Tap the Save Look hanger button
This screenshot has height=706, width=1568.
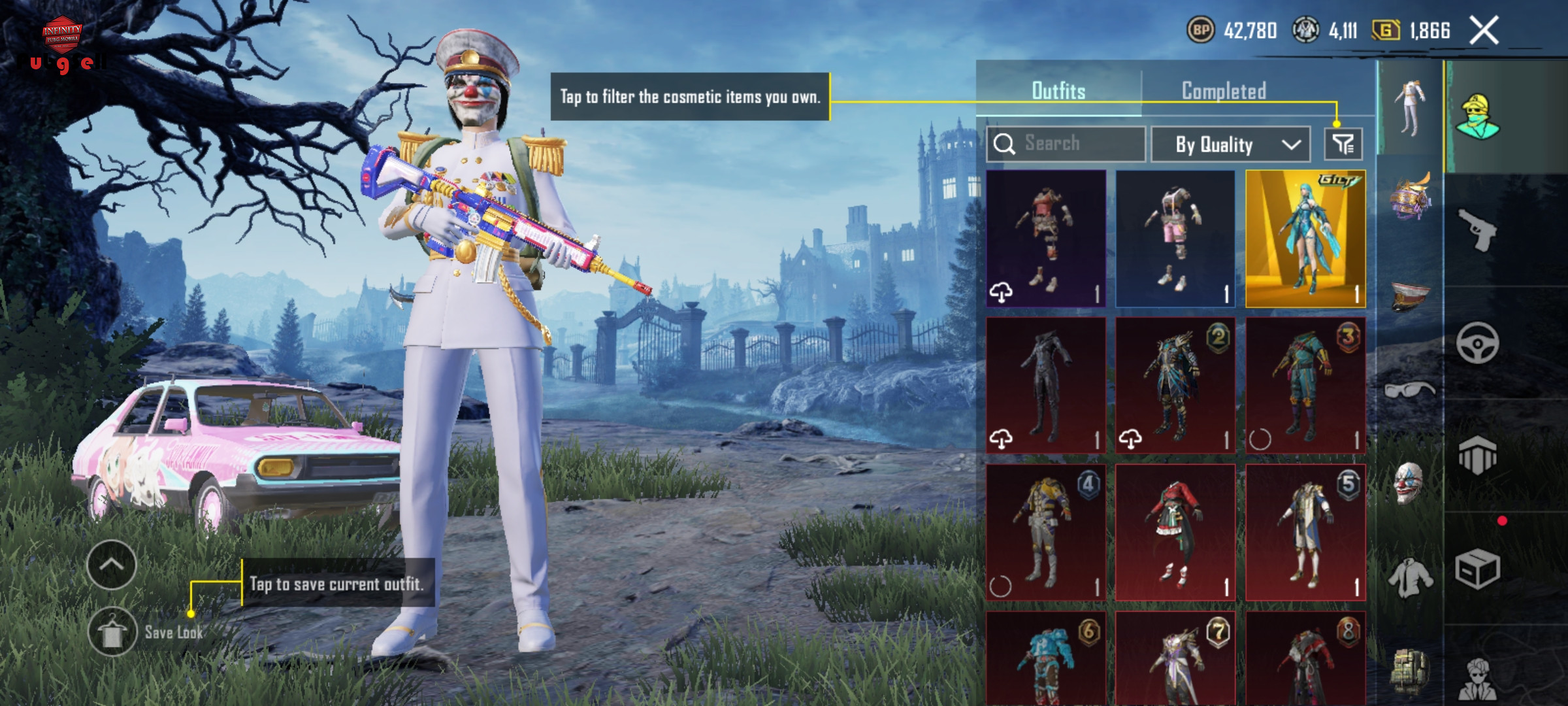click(112, 631)
